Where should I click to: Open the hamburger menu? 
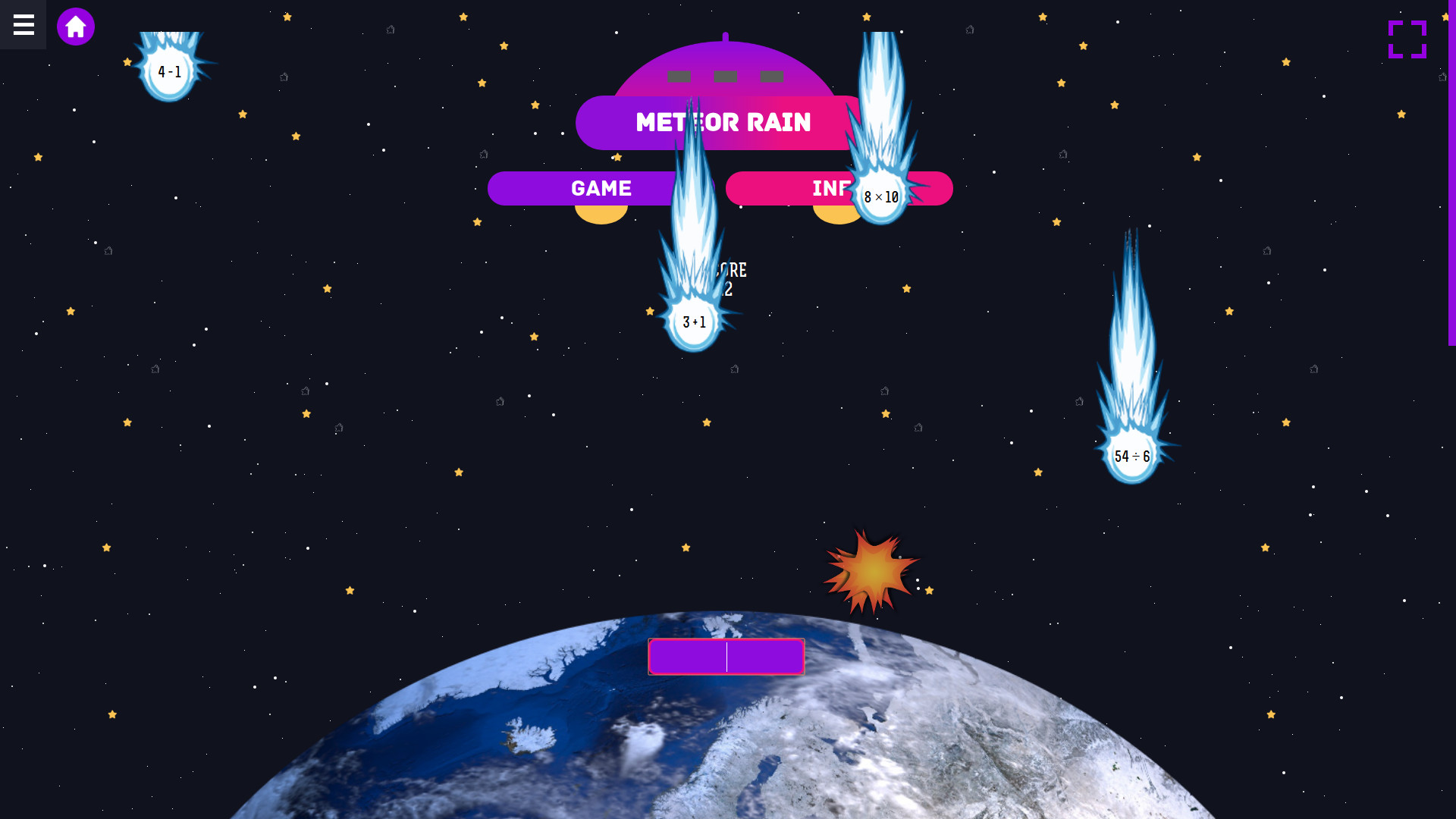(22, 25)
